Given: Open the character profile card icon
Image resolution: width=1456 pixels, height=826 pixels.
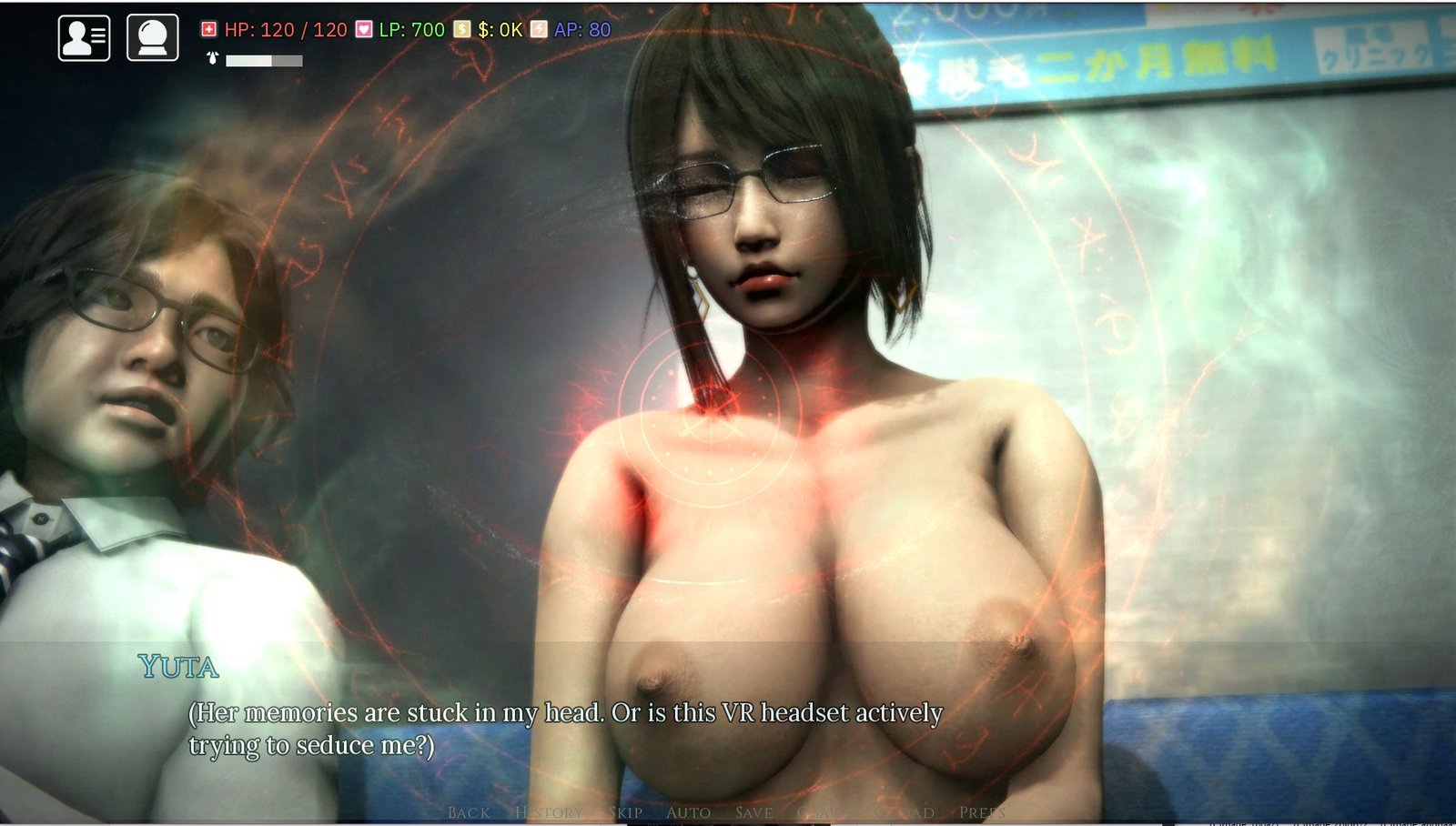Looking at the screenshot, I should 84,38.
